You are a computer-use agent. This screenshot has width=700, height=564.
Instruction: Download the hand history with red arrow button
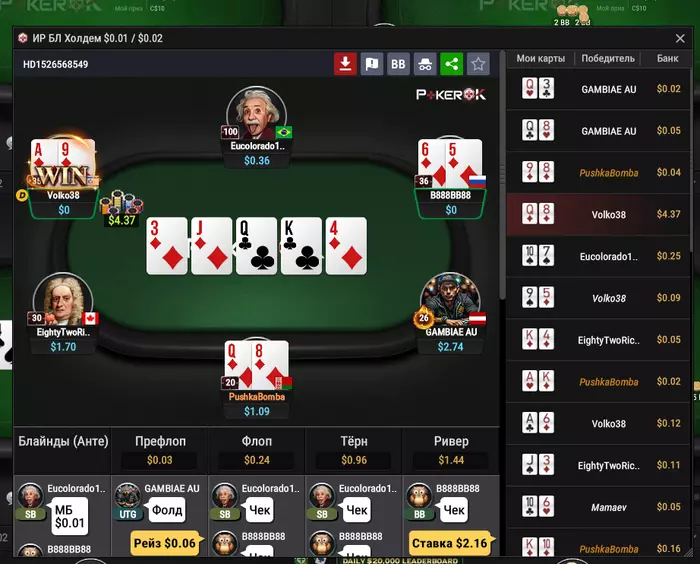click(x=345, y=64)
